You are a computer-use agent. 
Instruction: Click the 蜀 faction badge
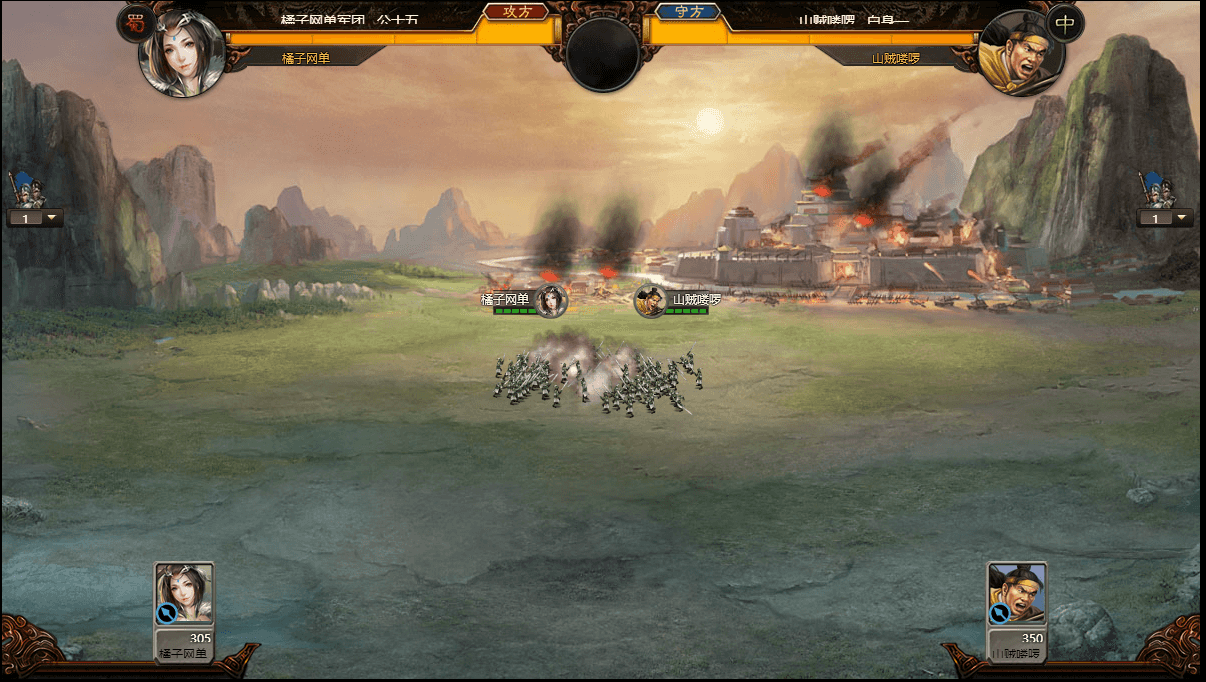click(134, 22)
